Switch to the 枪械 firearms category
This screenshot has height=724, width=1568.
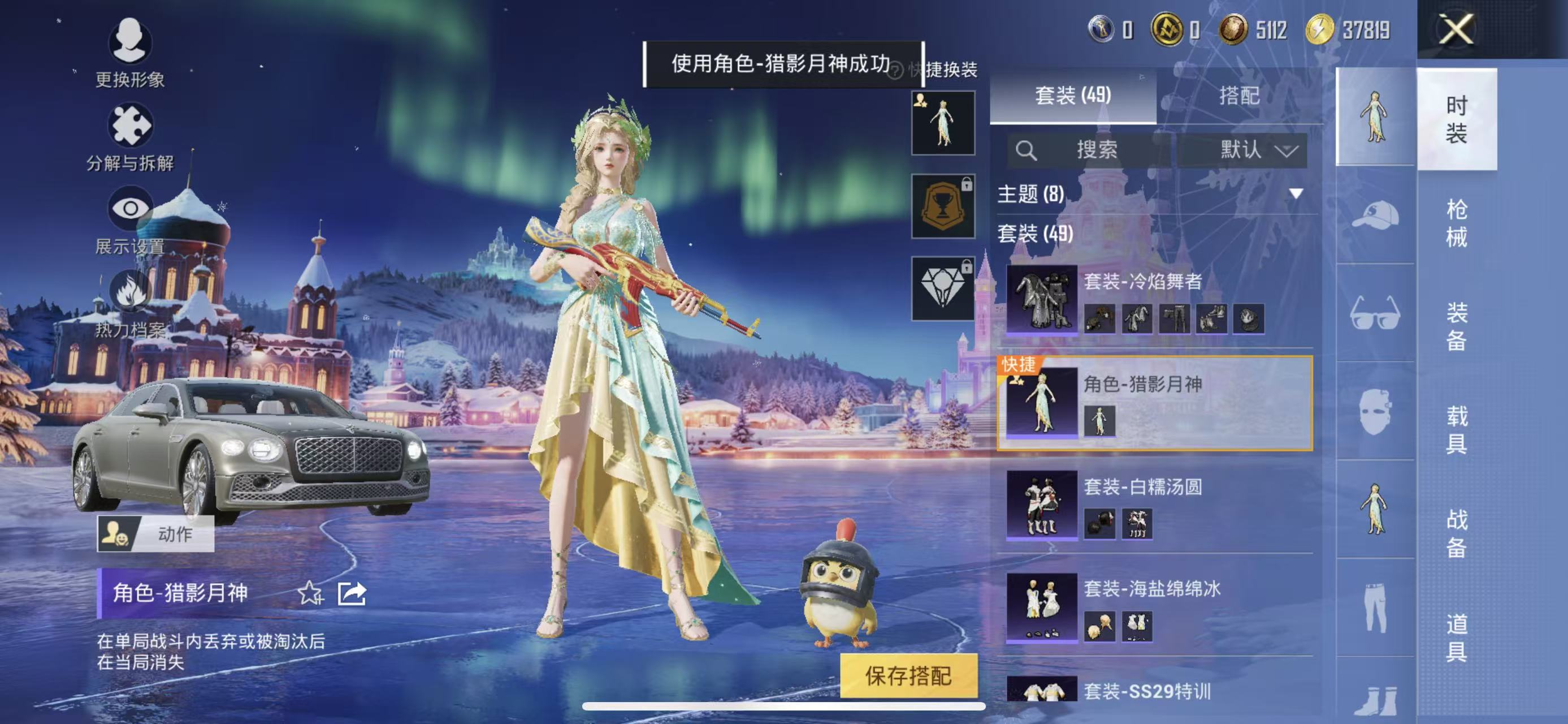(x=1456, y=222)
